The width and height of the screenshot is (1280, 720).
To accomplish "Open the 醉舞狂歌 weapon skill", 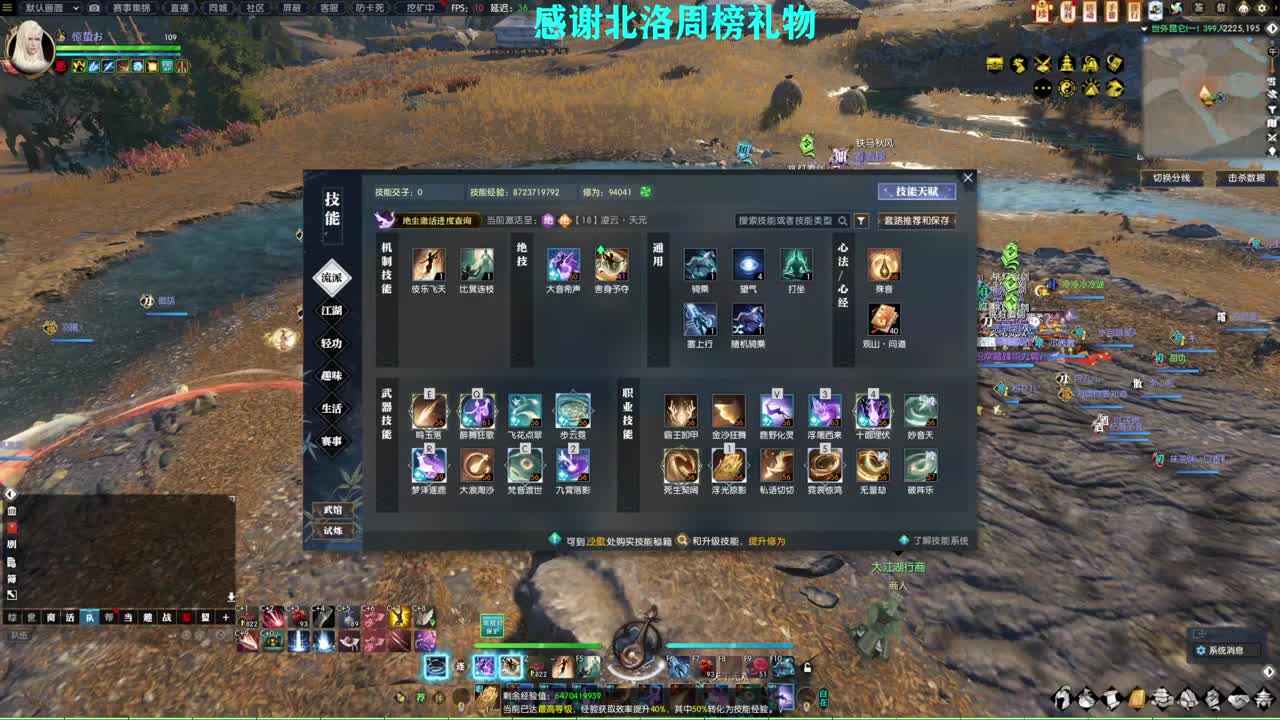I will pos(477,412).
